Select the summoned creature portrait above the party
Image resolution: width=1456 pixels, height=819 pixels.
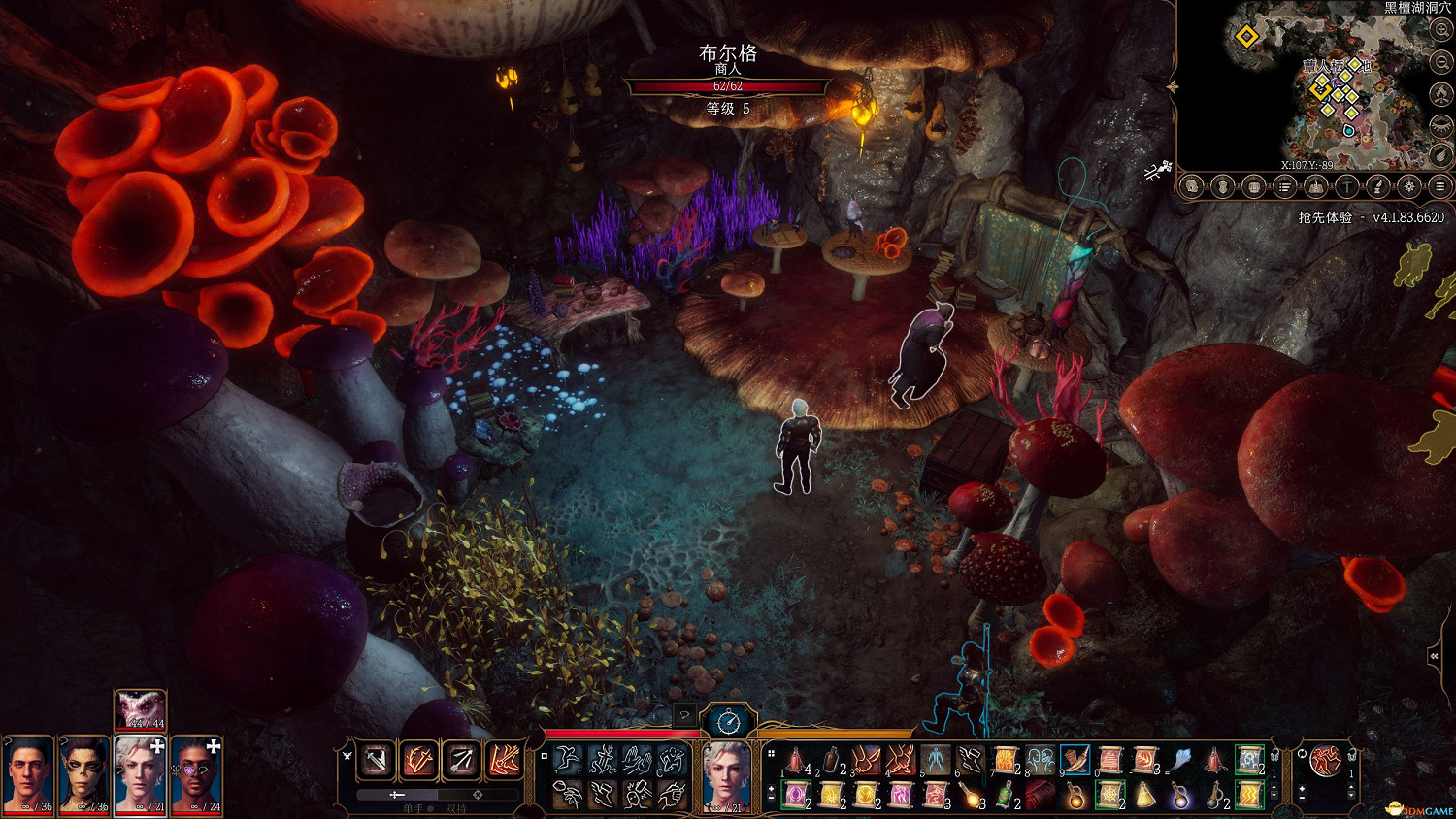click(x=140, y=709)
